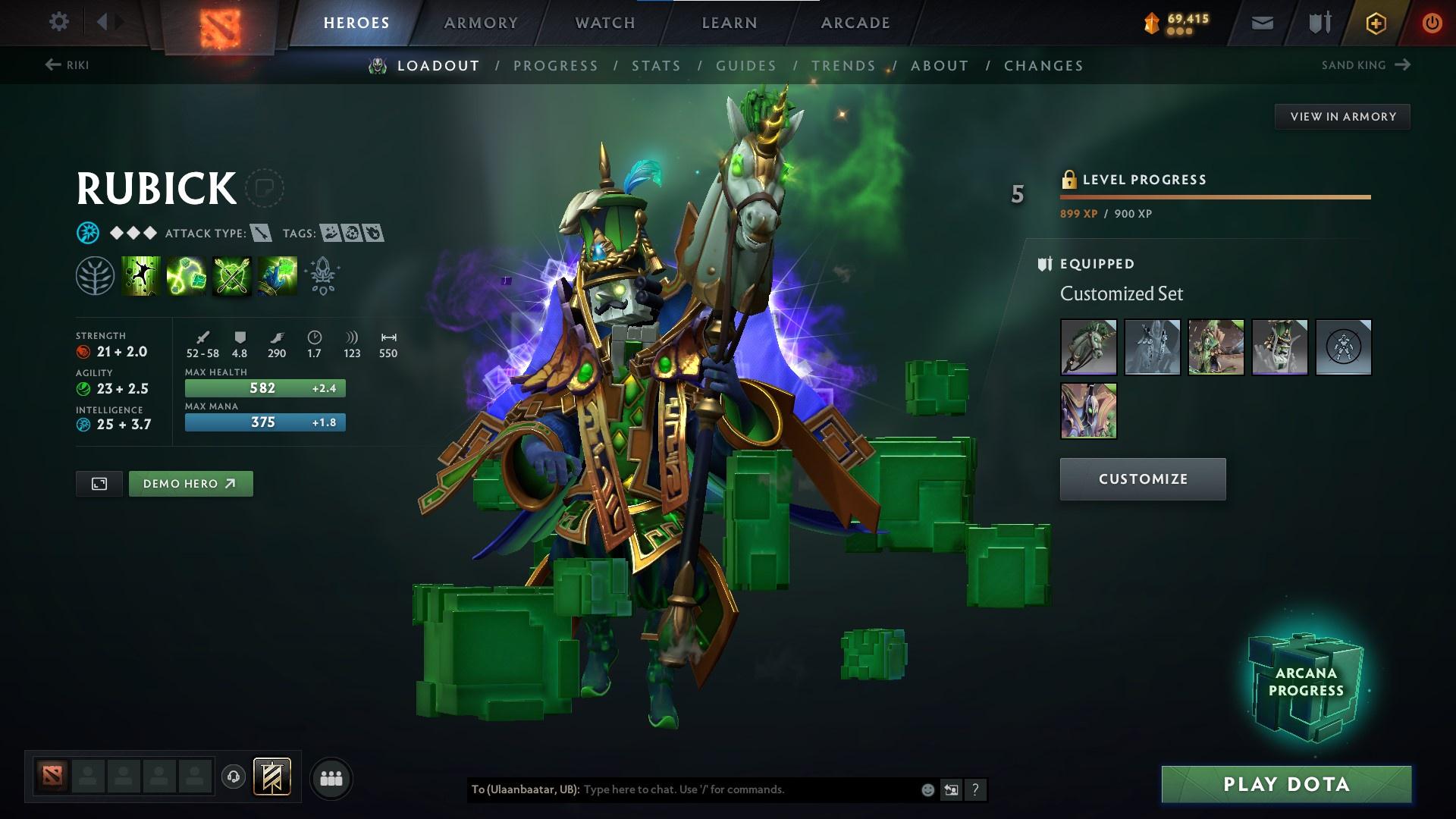Open the GUIDES section
Image resolution: width=1456 pixels, height=819 pixels.
pos(745,66)
